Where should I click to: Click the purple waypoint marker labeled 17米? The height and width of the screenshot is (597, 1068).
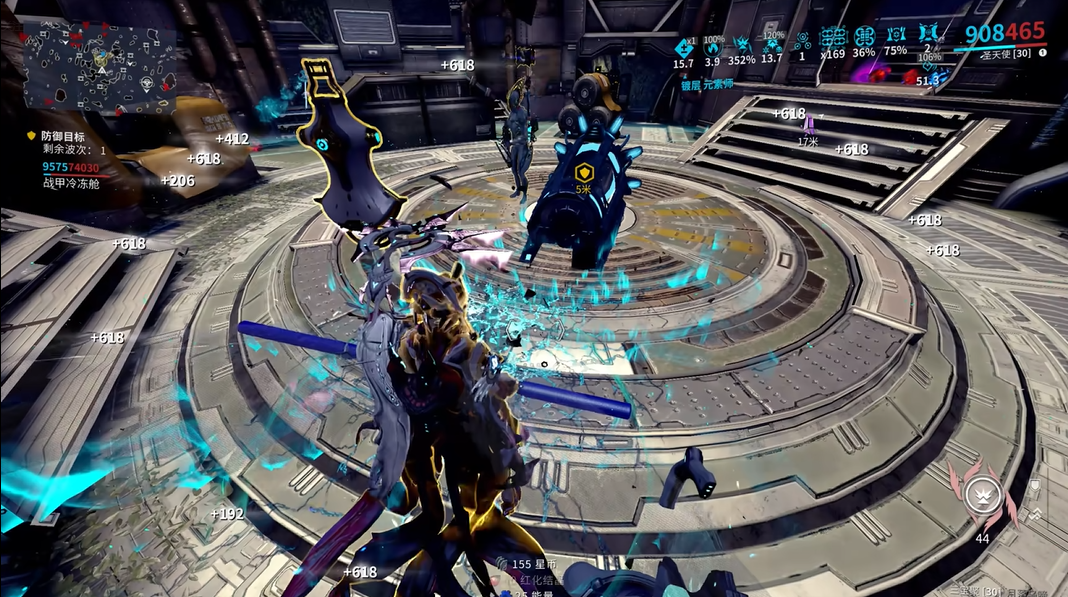pyautogui.click(x=808, y=126)
